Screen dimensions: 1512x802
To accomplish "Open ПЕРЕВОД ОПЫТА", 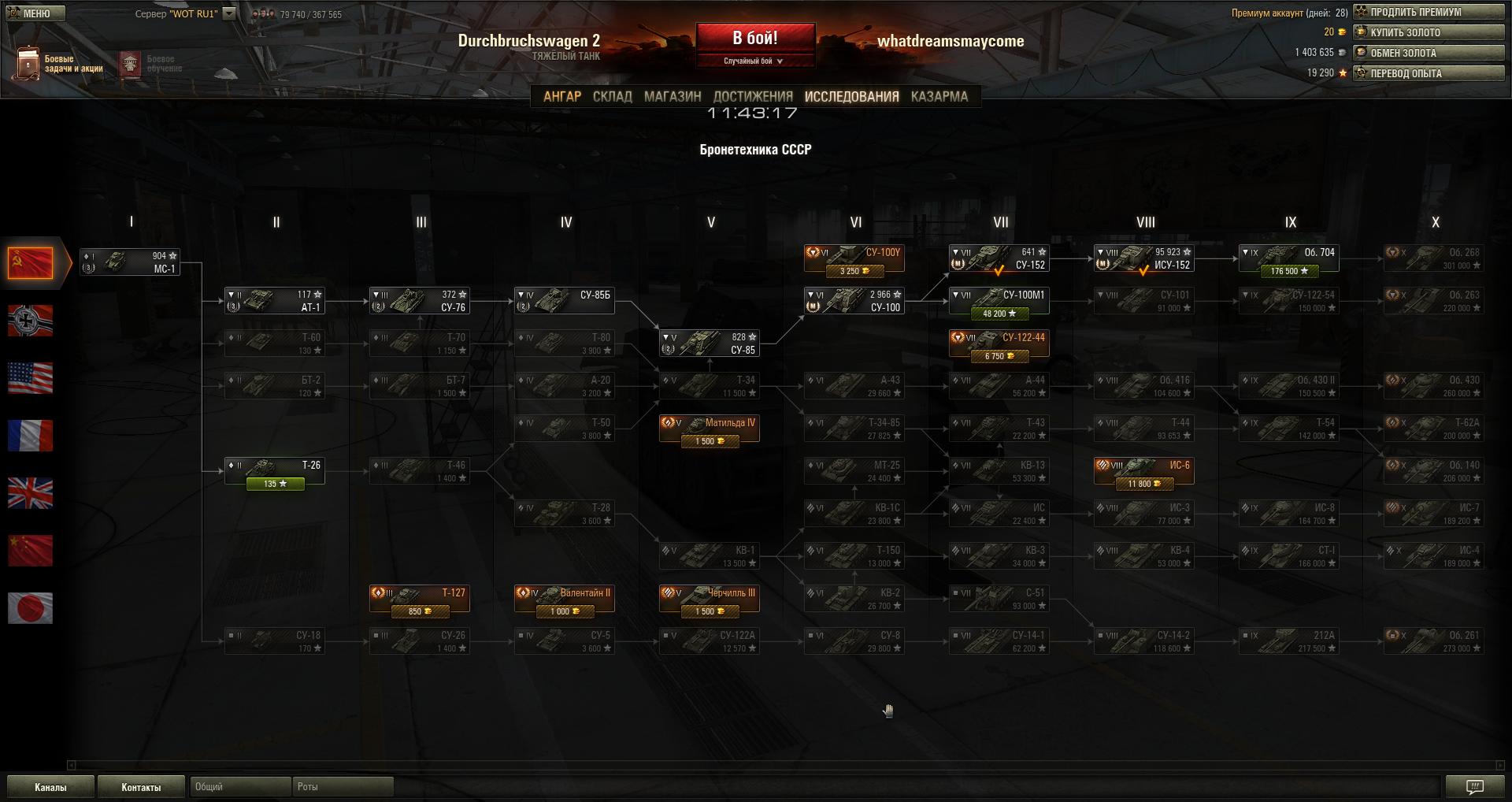I will (1428, 73).
